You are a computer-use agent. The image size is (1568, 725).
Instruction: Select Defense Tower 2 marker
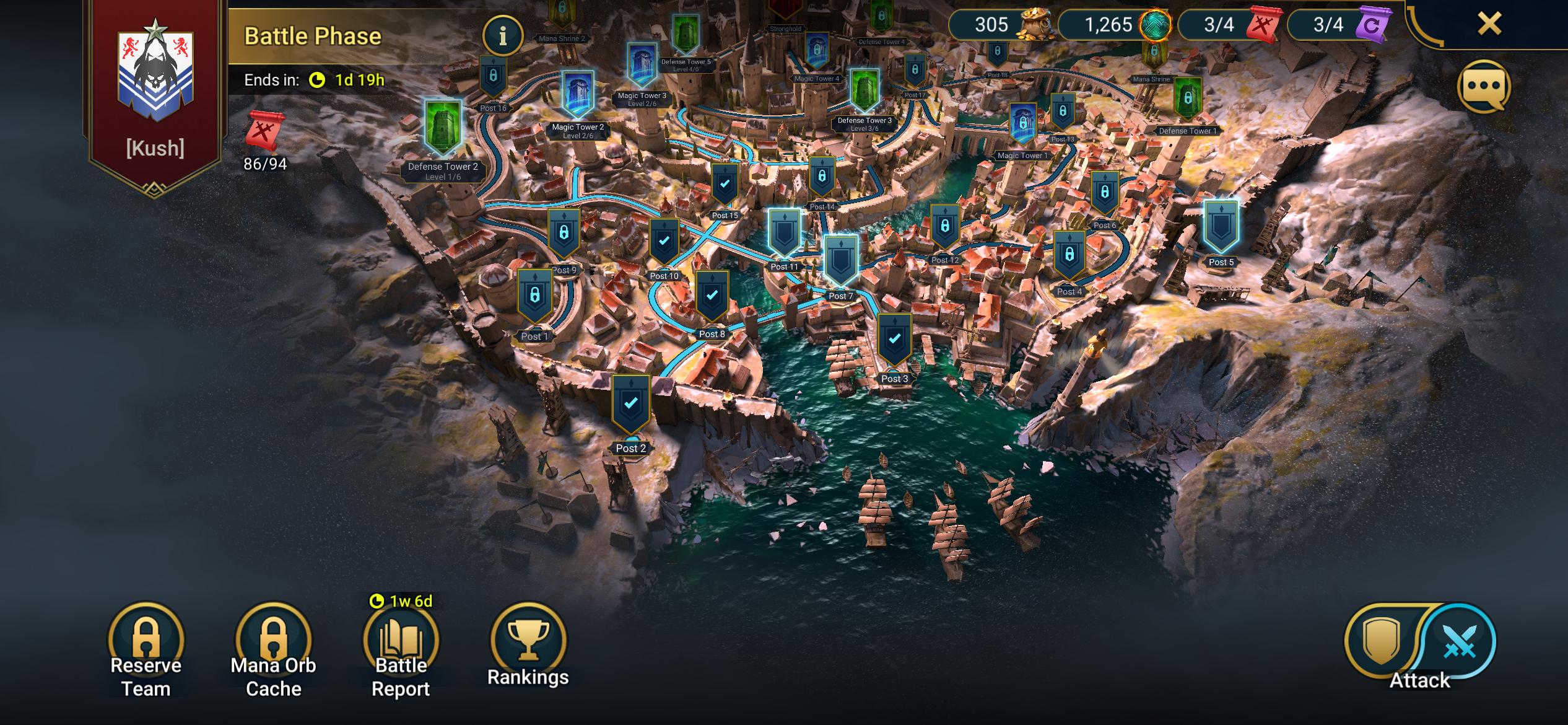443,128
